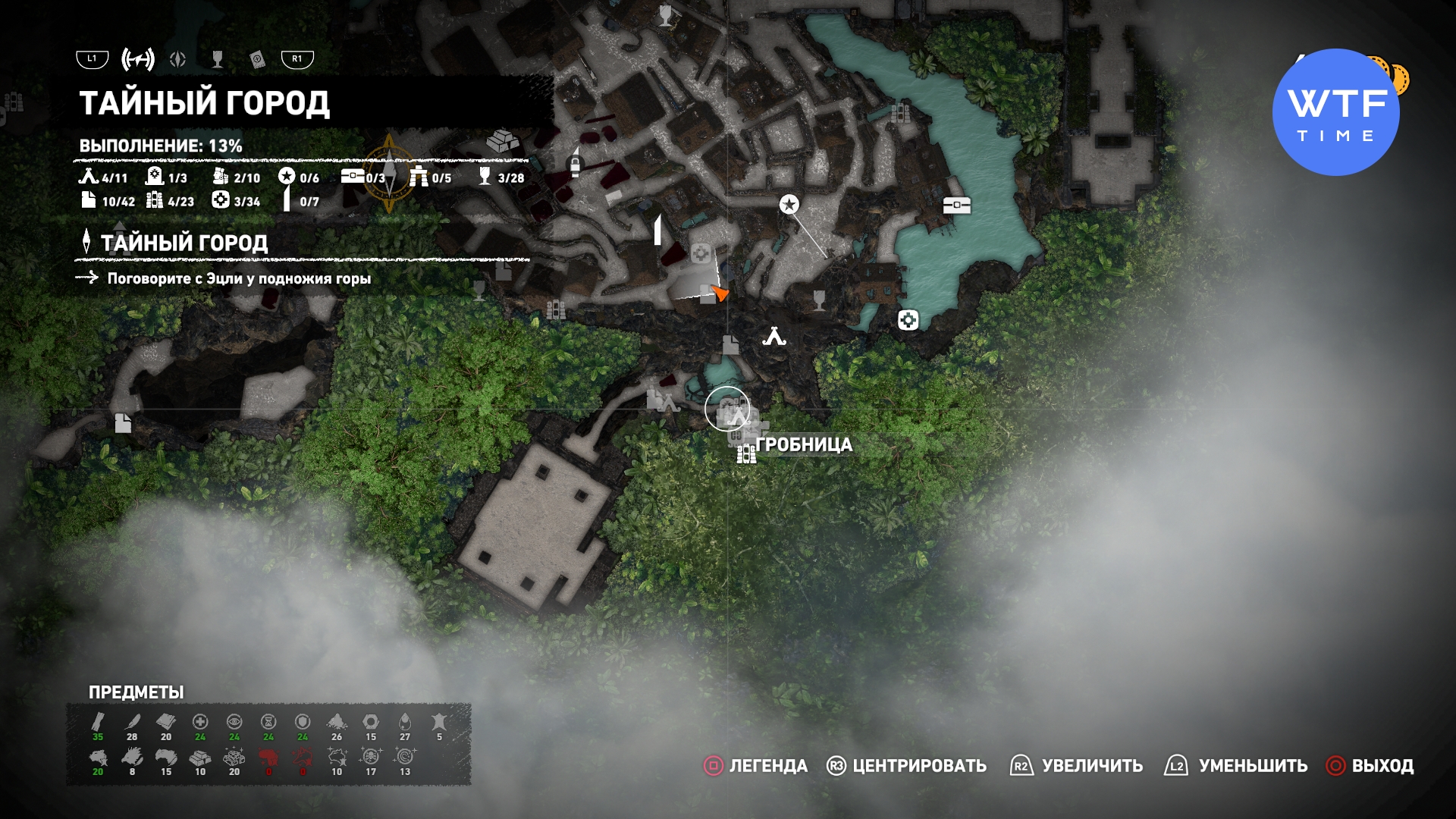Image resolution: width=1456 pixels, height=819 pixels.
Task: Select the padlock marker on the map
Action: pyautogui.click(x=575, y=164)
